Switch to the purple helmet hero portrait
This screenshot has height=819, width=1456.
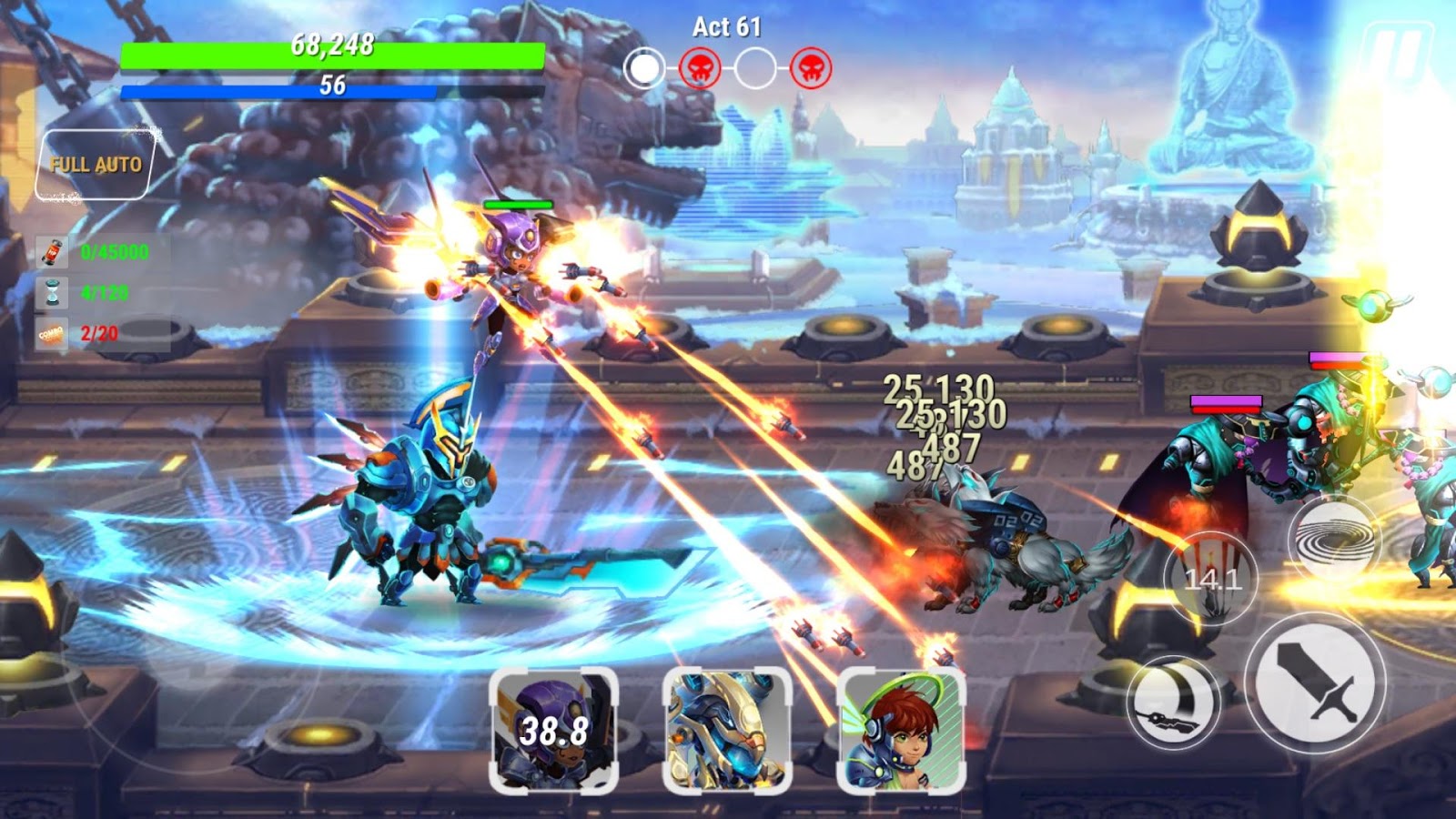[x=553, y=731]
